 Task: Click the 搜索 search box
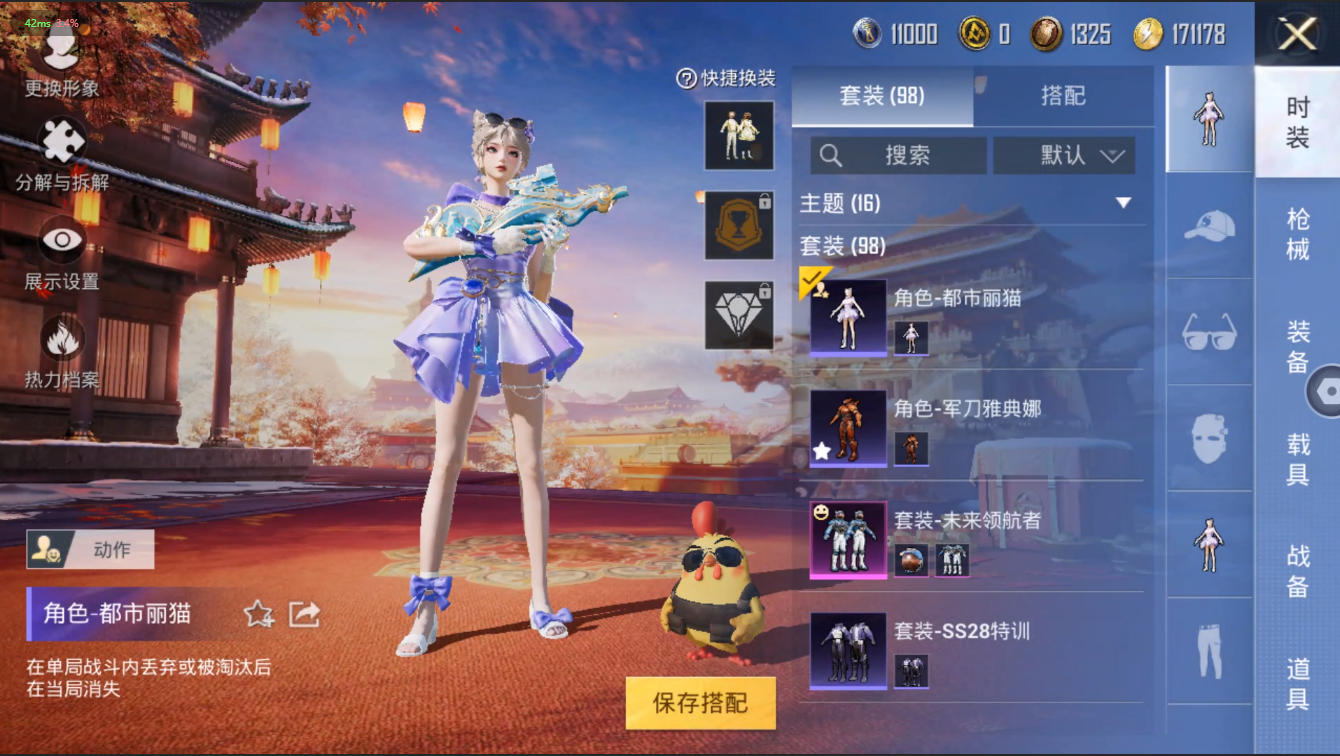(898, 155)
